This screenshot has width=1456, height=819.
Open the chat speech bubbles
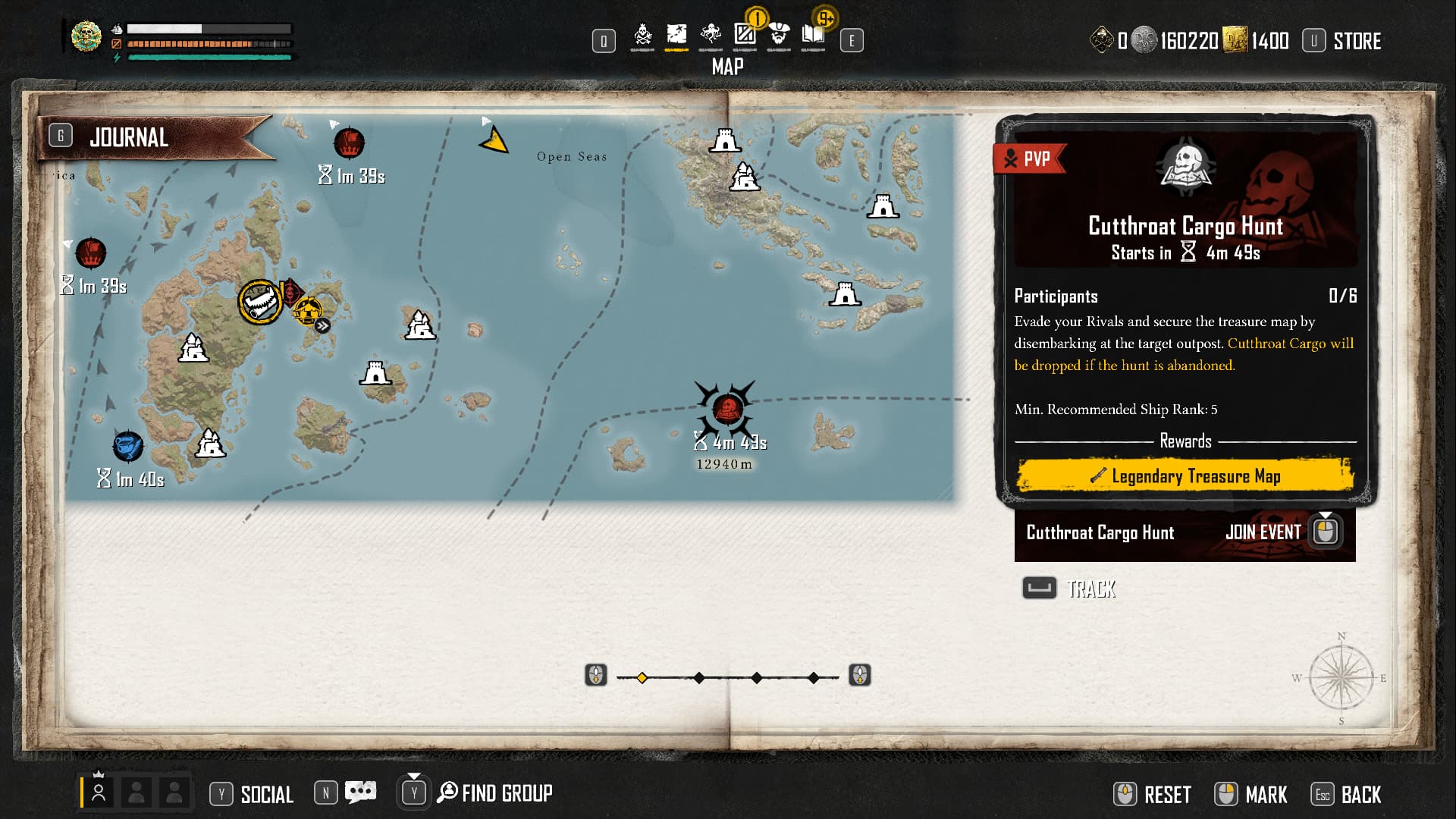click(360, 793)
